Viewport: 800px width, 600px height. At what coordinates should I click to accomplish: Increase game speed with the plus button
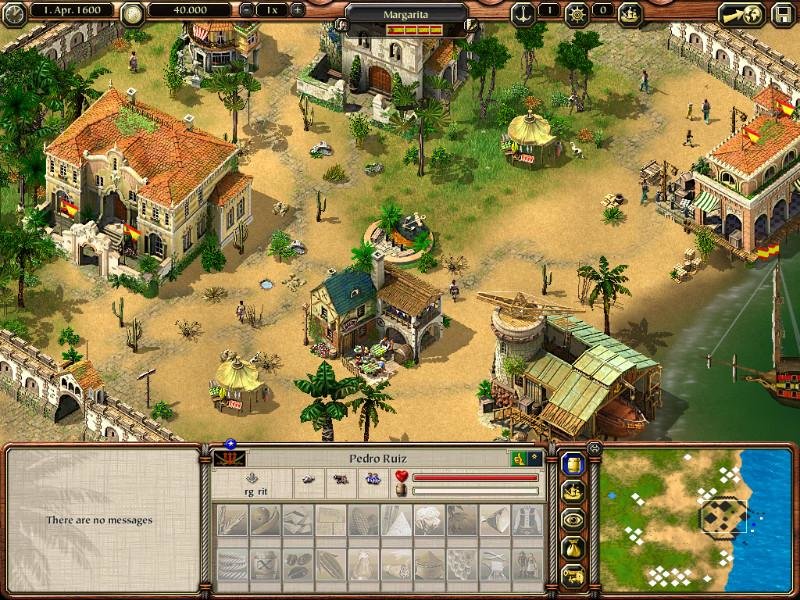(296, 10)
